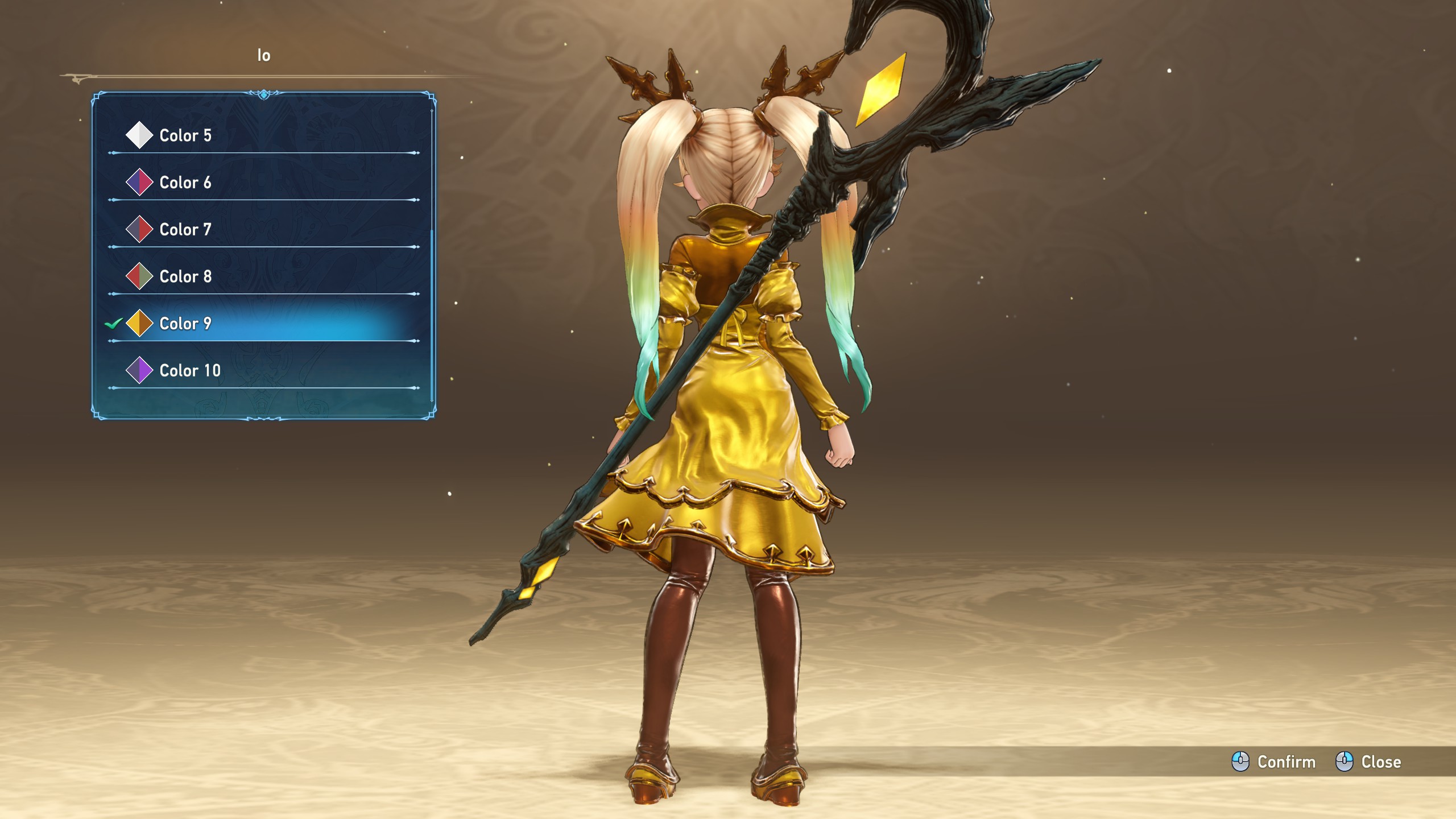1456x819 pixels.
Task: Pick Color 7 from the list
Action: tap(185, 230)
